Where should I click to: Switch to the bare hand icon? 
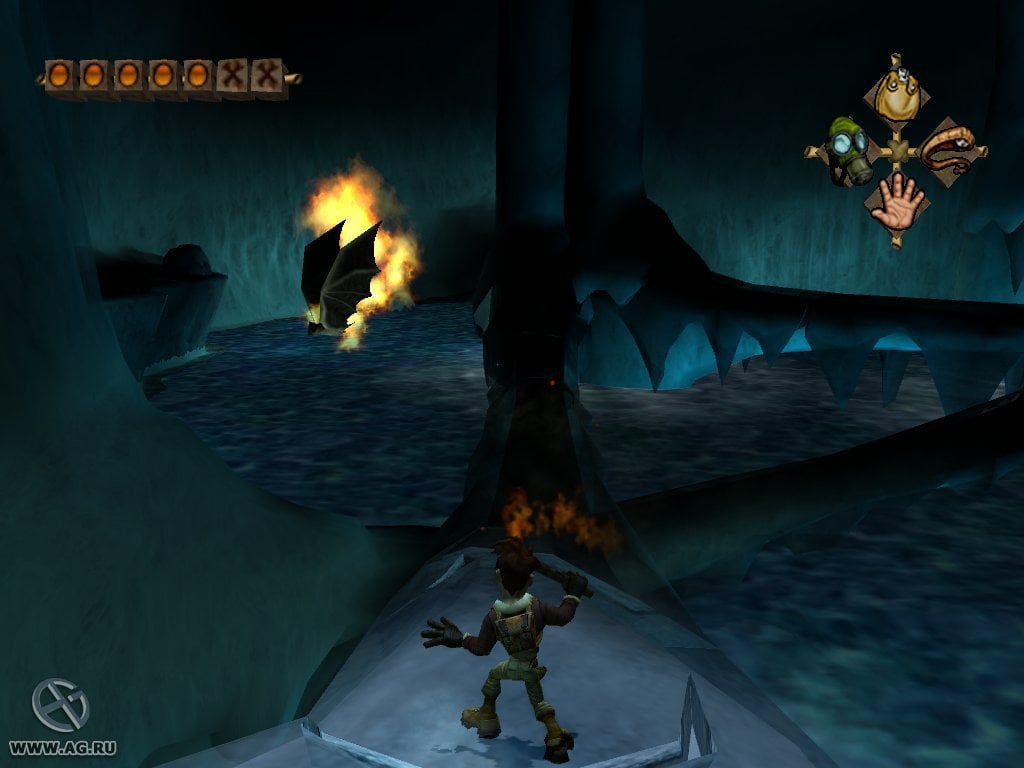(896, 203)
